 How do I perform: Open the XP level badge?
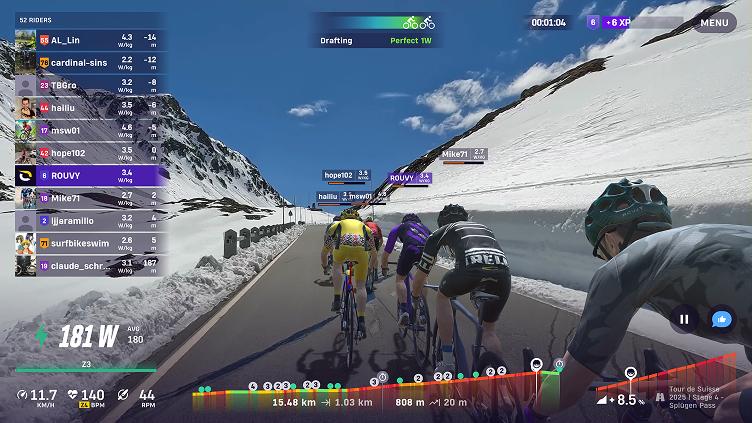coord(593,22)
